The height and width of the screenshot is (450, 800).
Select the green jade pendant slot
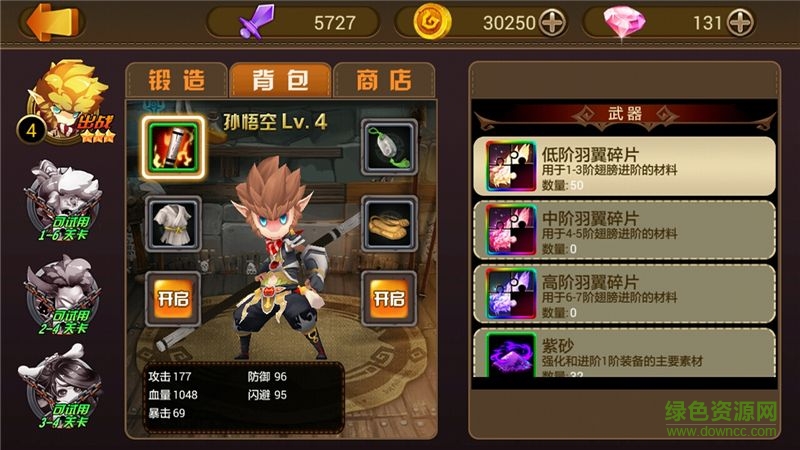coord(389,147)
